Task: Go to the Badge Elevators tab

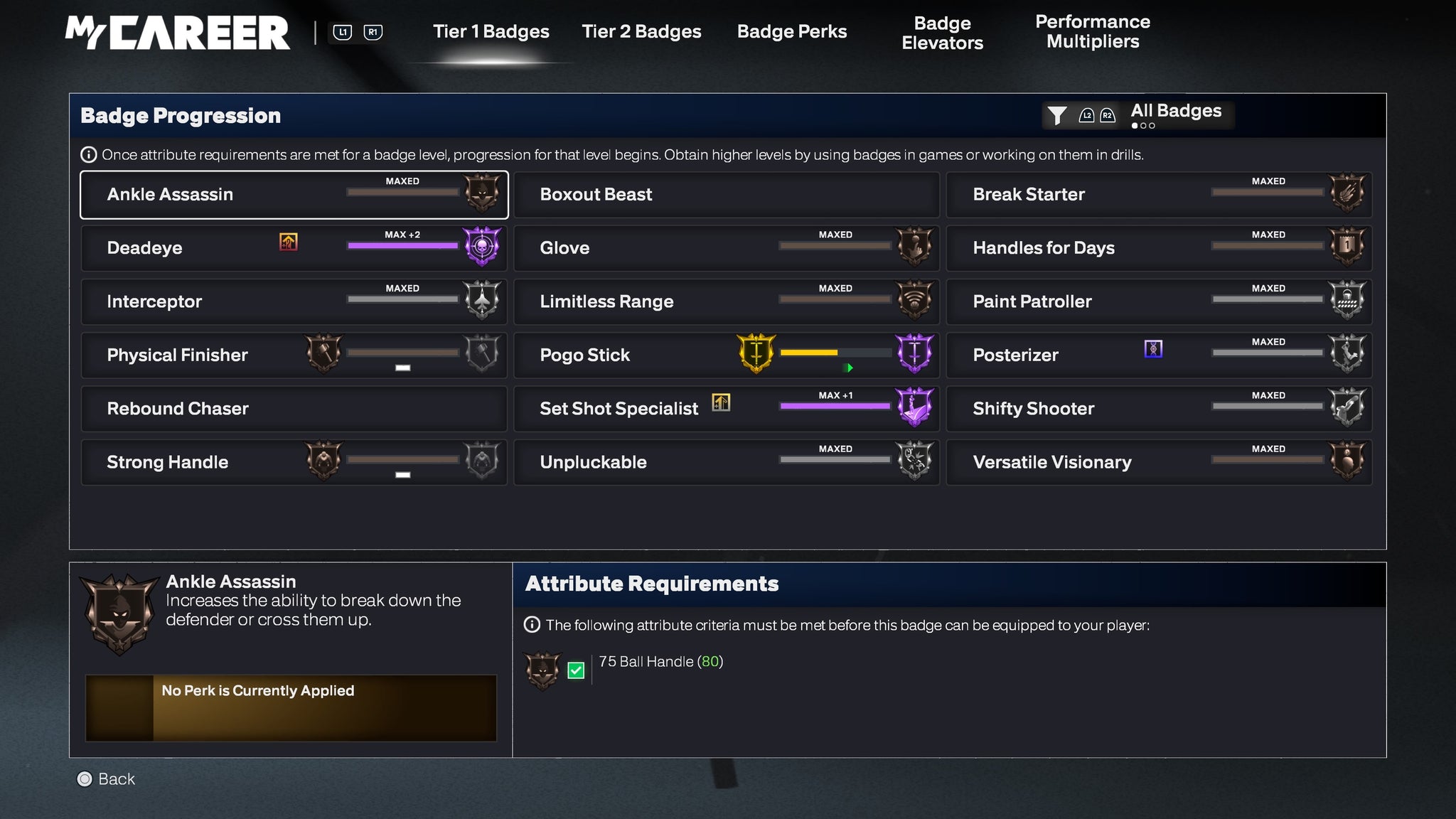Action: (942, 33)
